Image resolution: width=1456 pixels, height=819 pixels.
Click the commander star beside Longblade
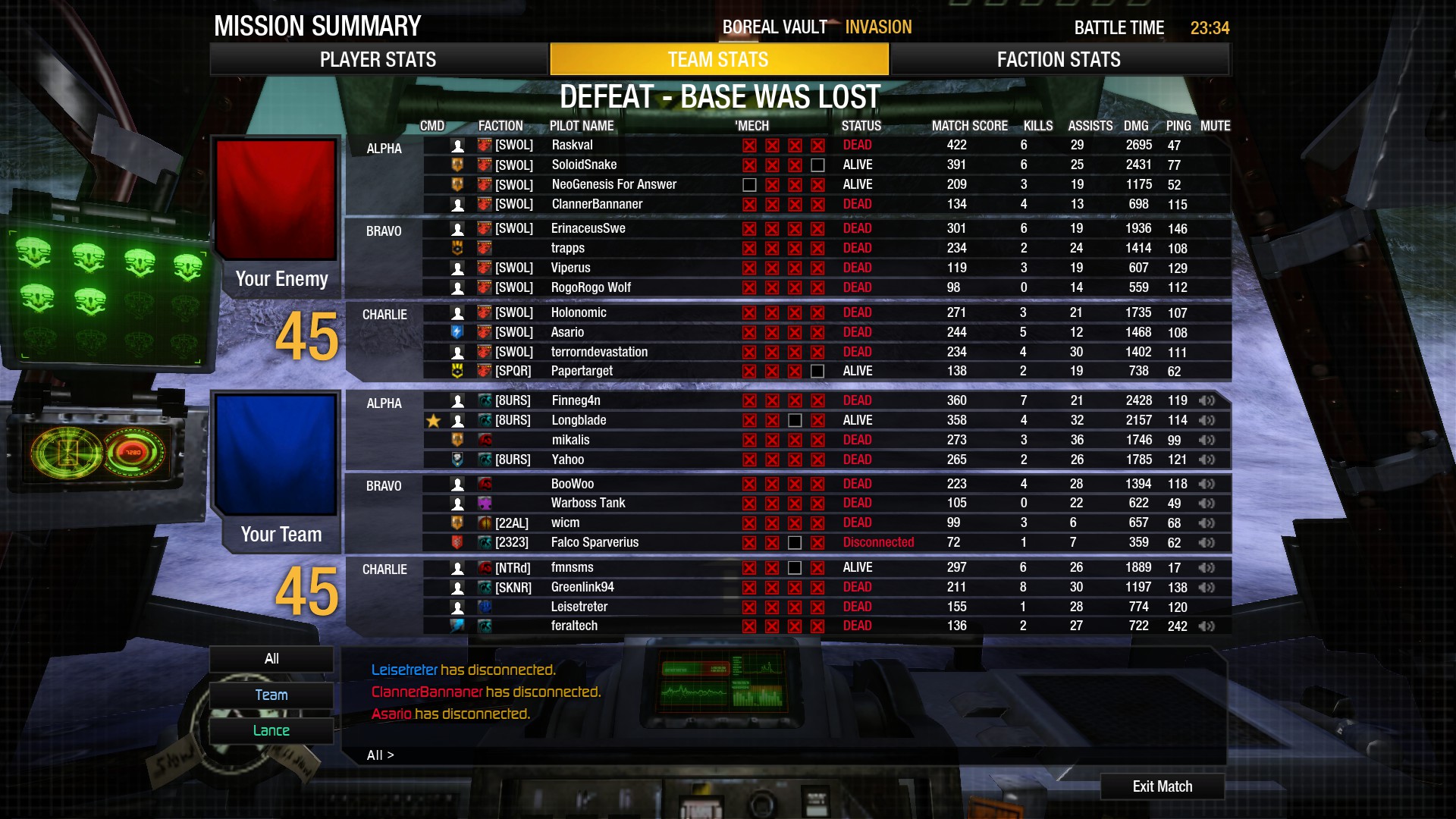434,419
